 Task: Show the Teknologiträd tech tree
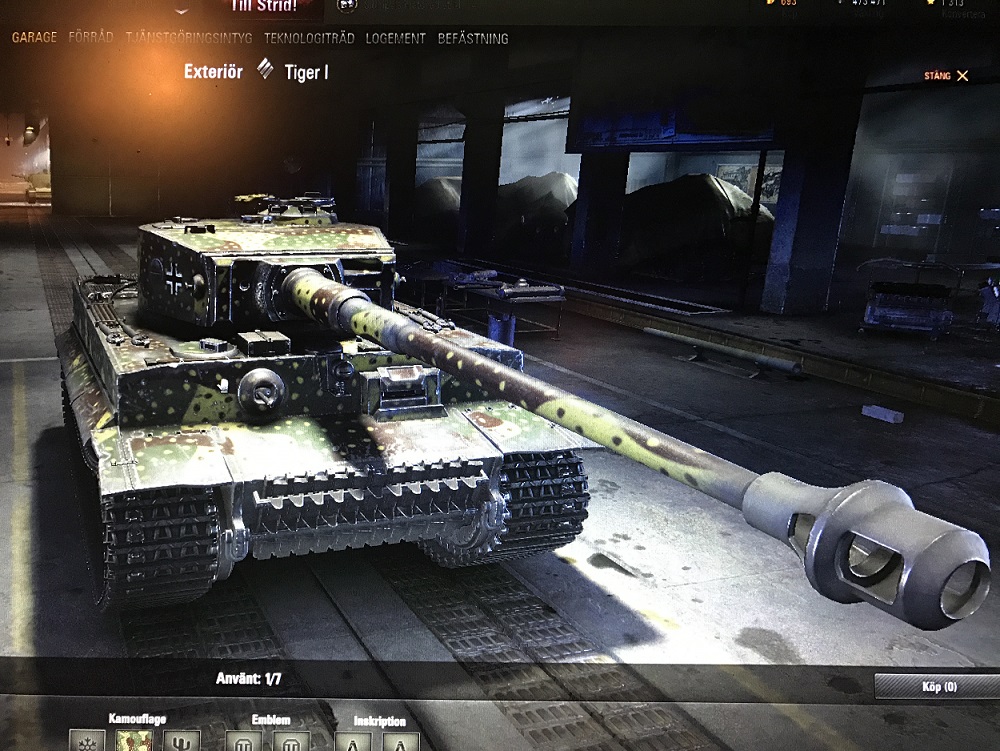pos(309,38)
